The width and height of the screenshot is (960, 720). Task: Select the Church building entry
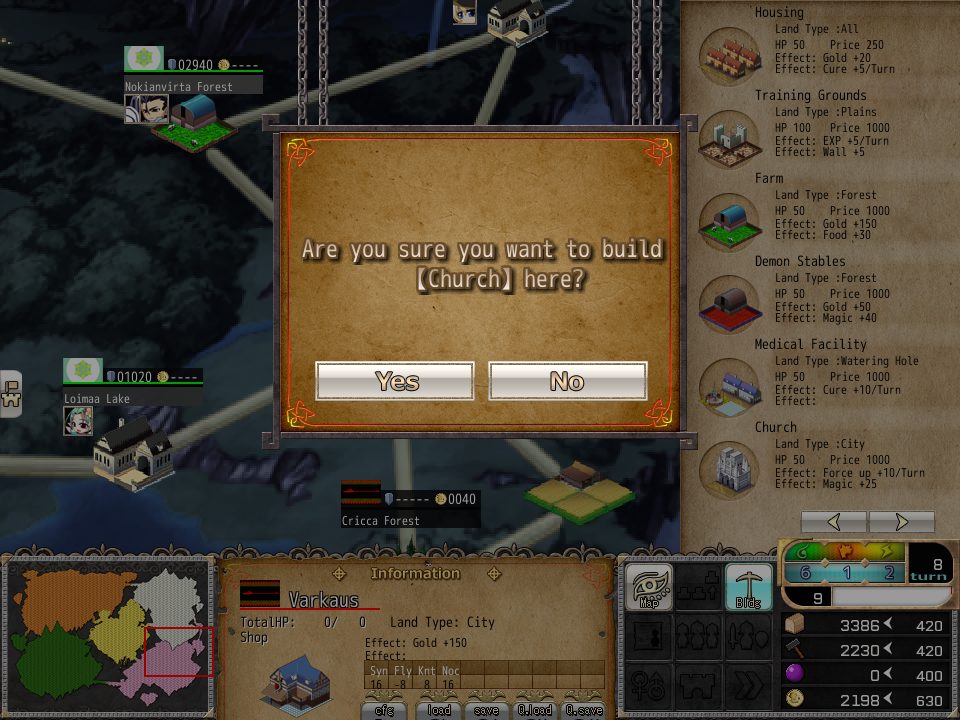coord(730,466)
